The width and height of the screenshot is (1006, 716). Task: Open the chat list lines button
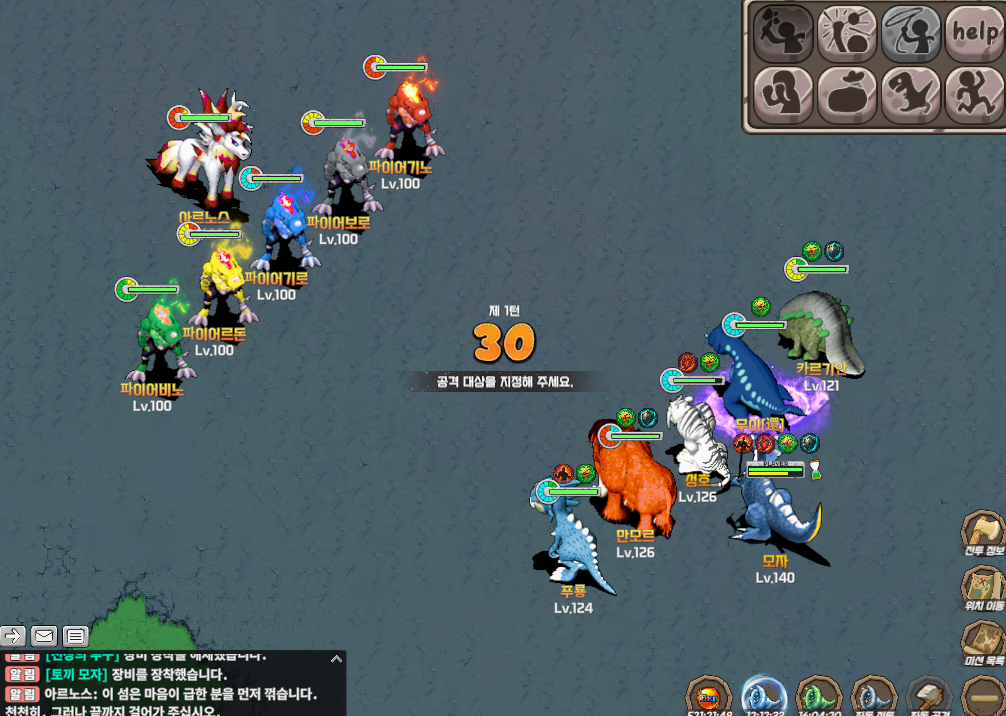tap(75, 635)
